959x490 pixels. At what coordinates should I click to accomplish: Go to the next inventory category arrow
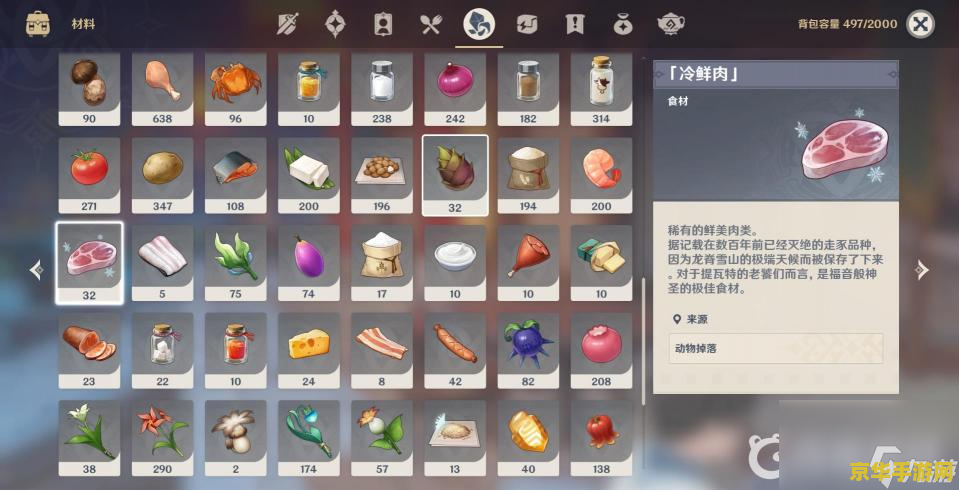click(x=922, y=270)
